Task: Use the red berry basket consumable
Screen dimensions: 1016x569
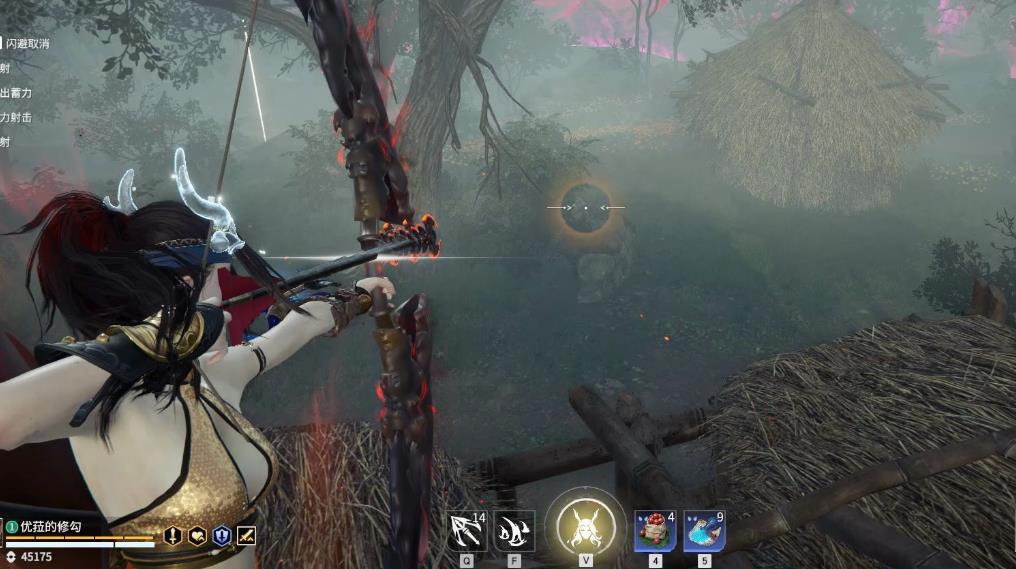Action: pyautogui.click(x=656, y=531)
